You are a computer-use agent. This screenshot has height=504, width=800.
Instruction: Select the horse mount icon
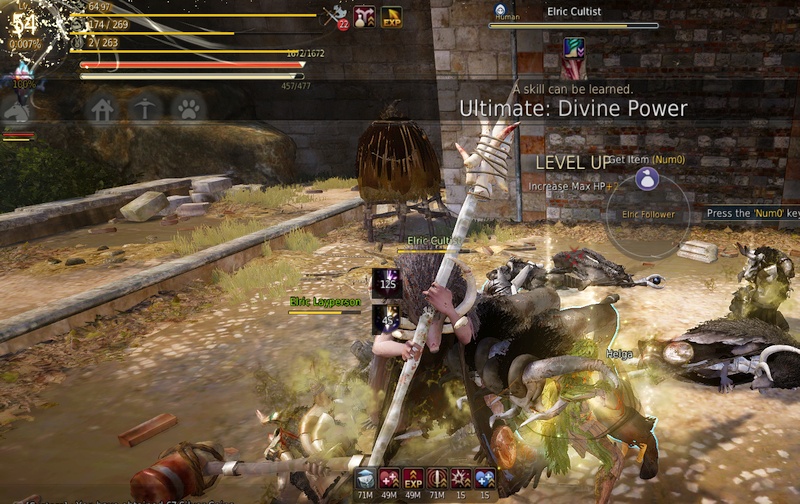click(x=17, y=112)
